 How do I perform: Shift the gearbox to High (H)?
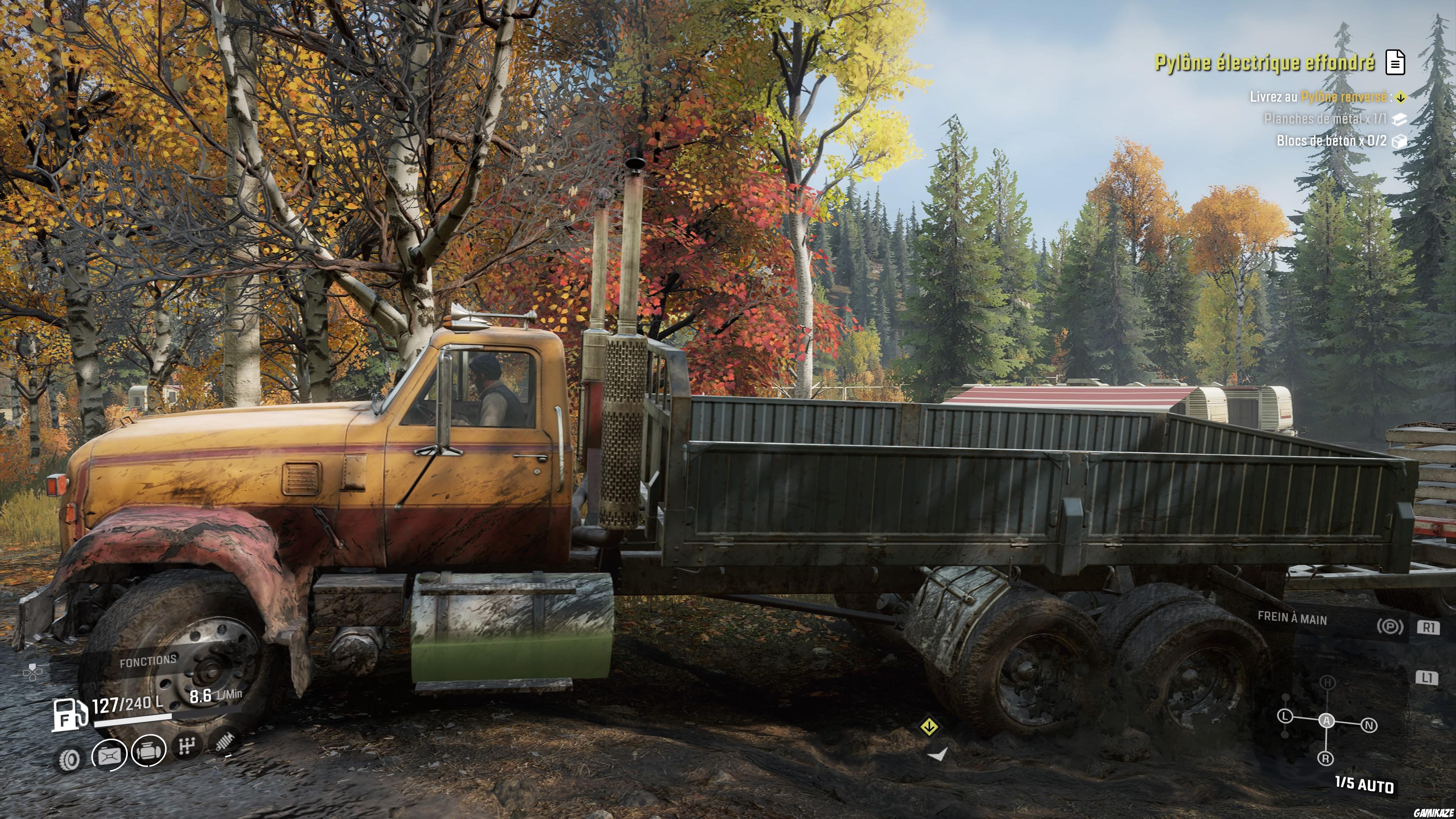1327,683
